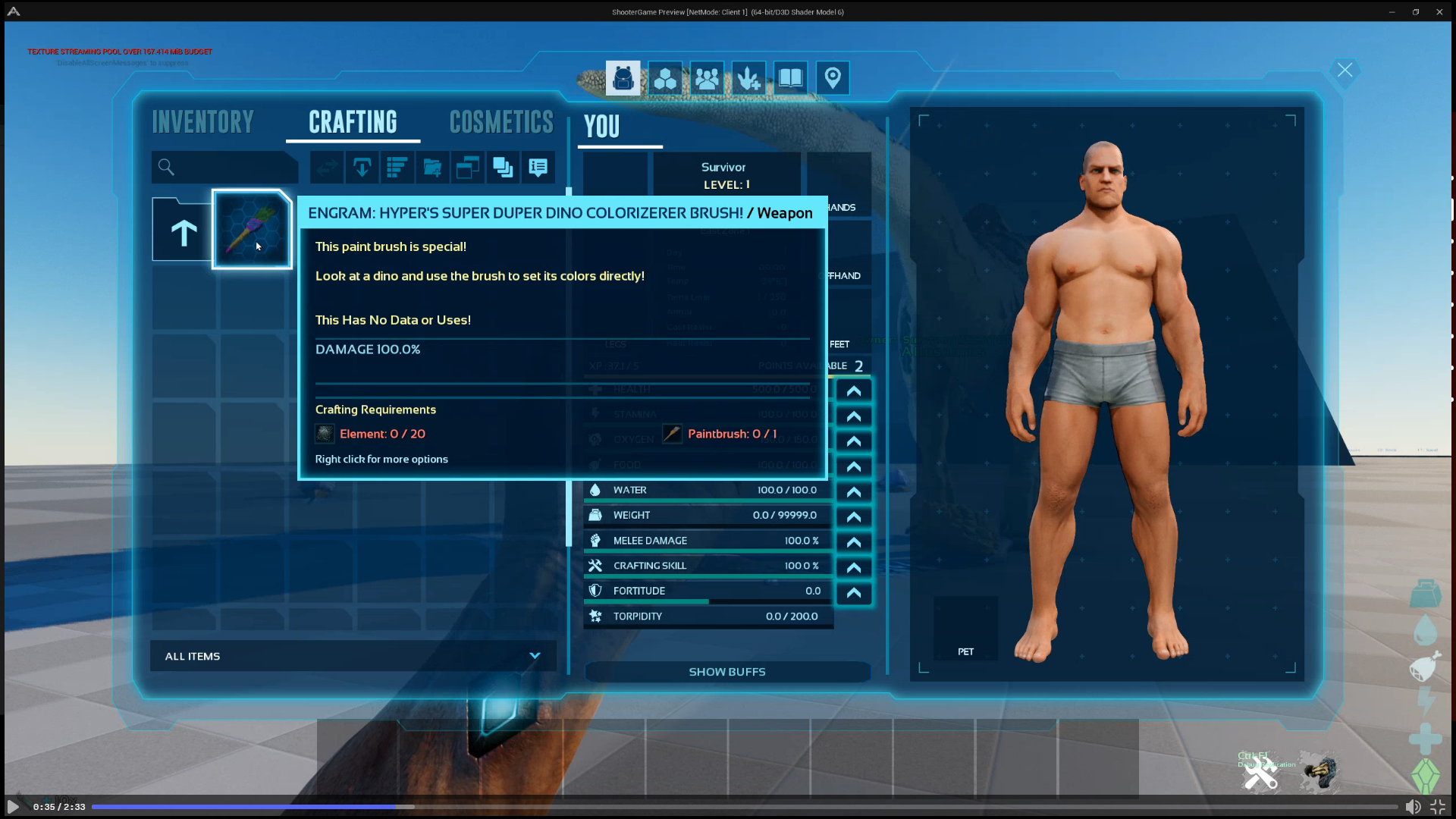Add a point to Crafting Skill

853,567
